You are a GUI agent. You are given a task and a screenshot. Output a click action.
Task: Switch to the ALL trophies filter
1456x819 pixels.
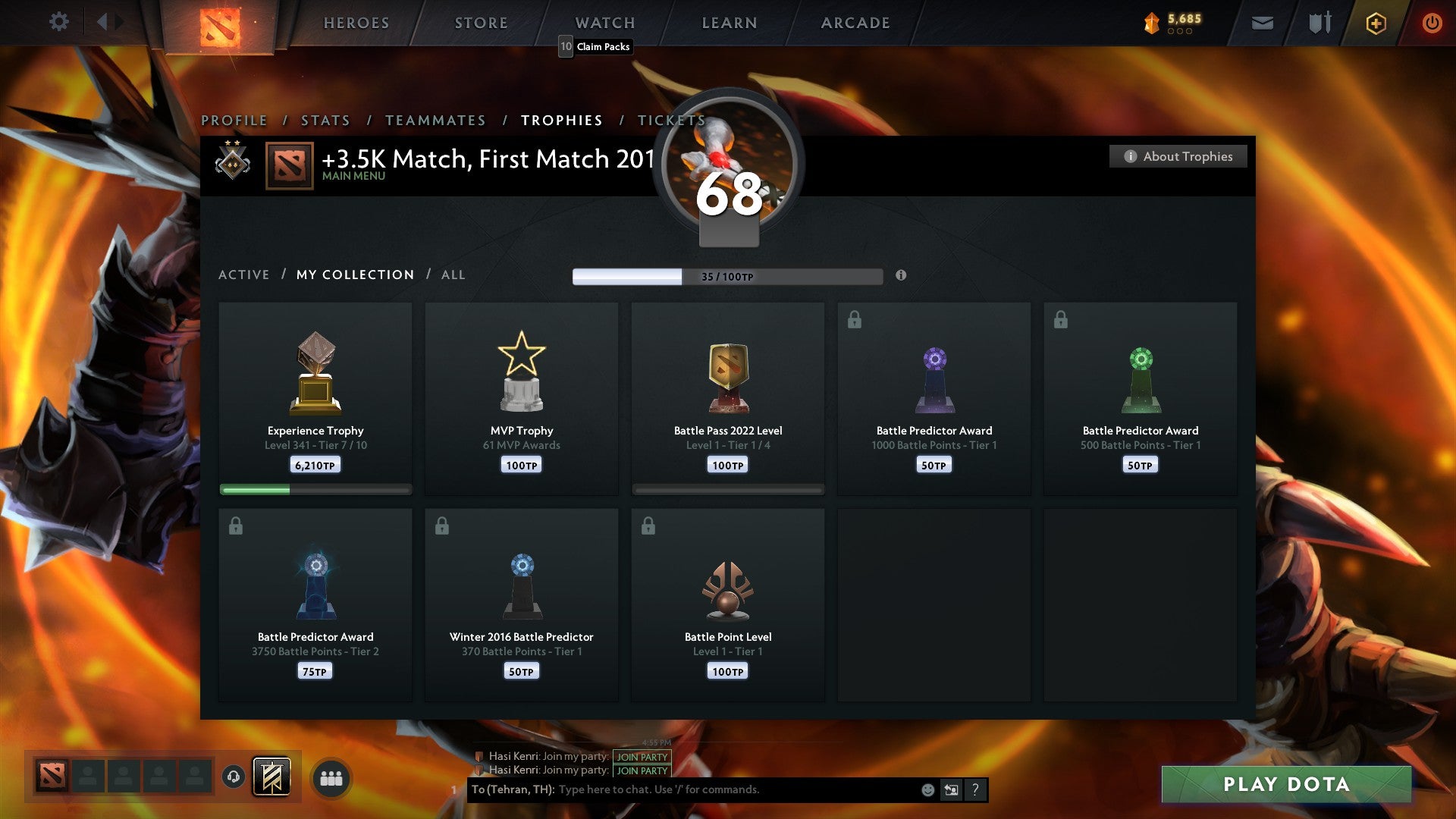[453, 275]
